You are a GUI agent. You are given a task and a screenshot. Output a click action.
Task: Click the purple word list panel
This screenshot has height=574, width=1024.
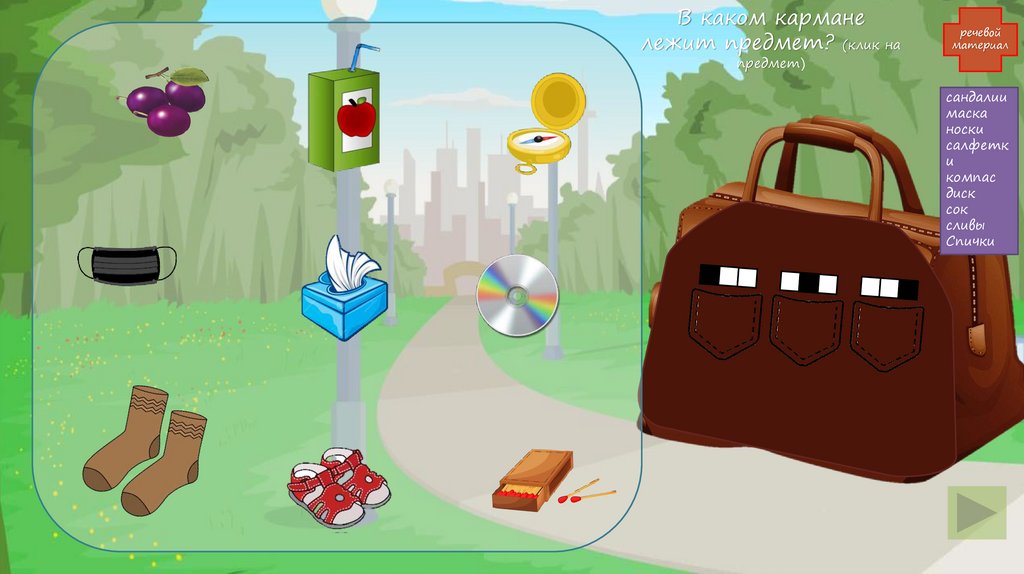(978, 170)
